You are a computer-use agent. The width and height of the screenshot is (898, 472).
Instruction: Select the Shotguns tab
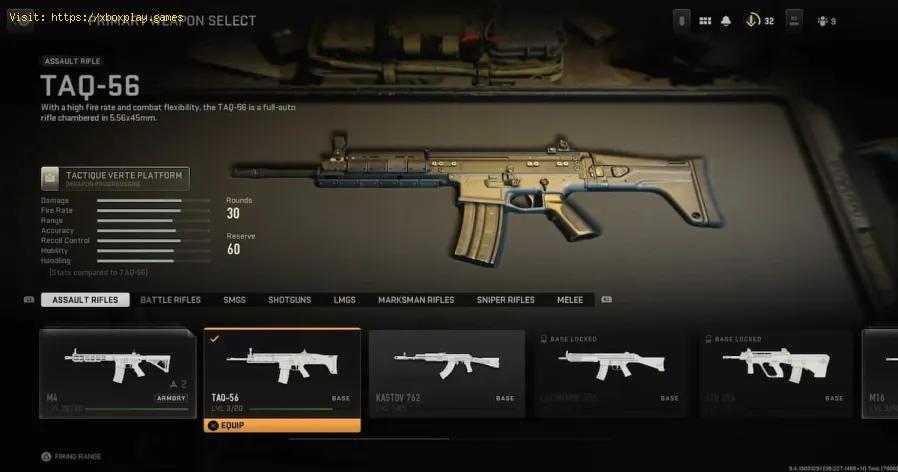[x=289, y=300]
